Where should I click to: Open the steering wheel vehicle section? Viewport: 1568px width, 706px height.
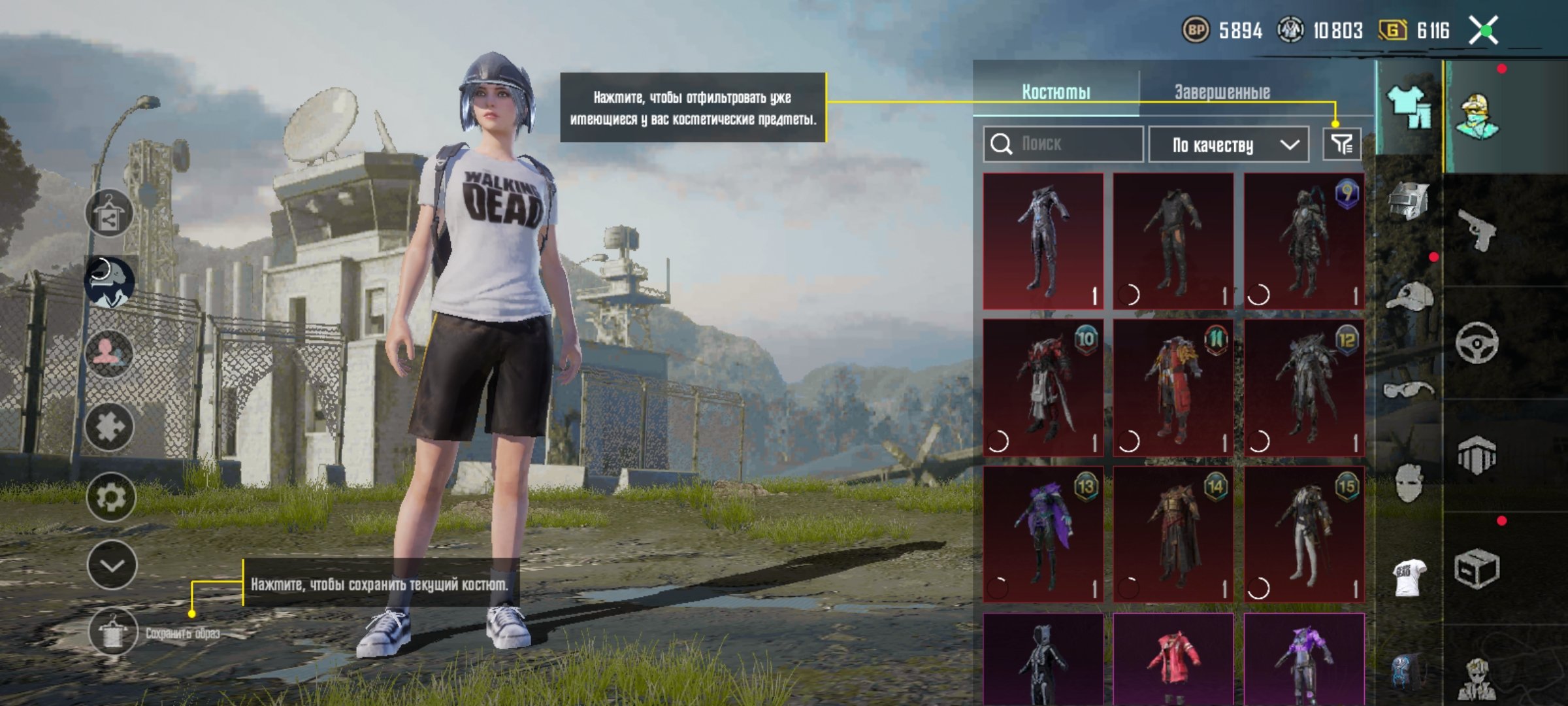pyautogui.click(x=1477, y=342)
